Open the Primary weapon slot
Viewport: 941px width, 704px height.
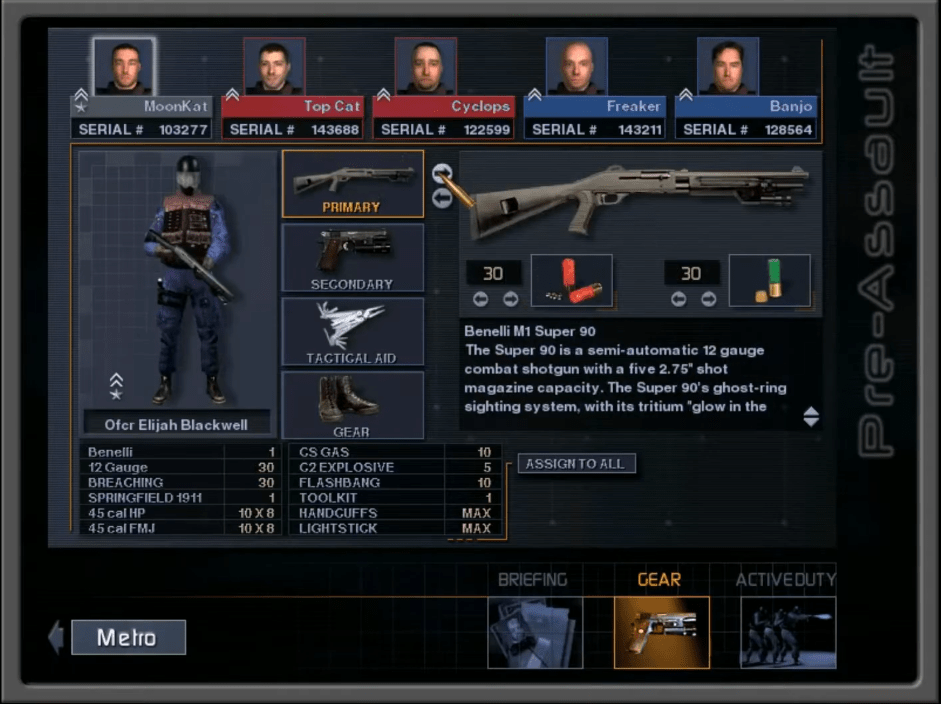click(352, 184)
